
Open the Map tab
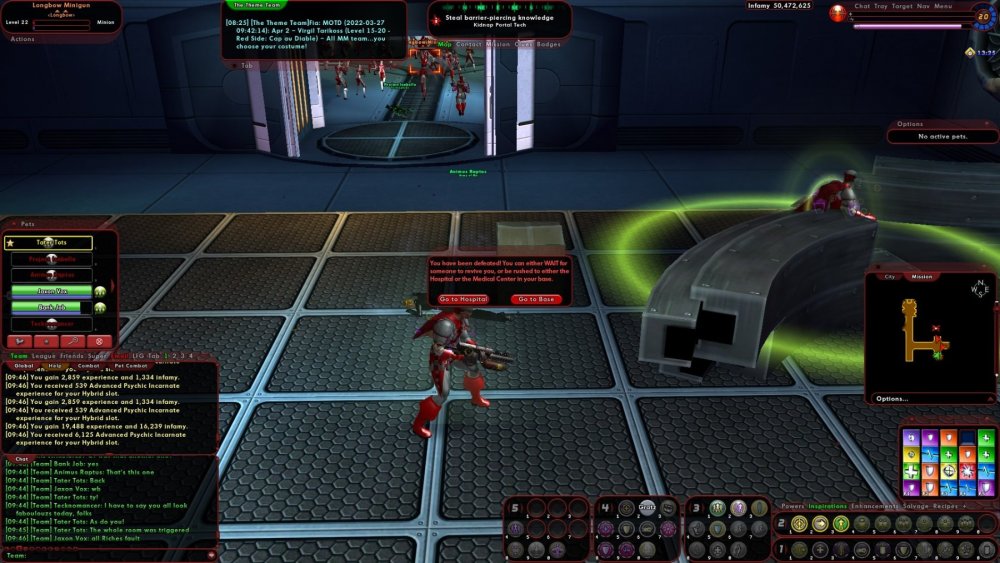tap(444, 44)
